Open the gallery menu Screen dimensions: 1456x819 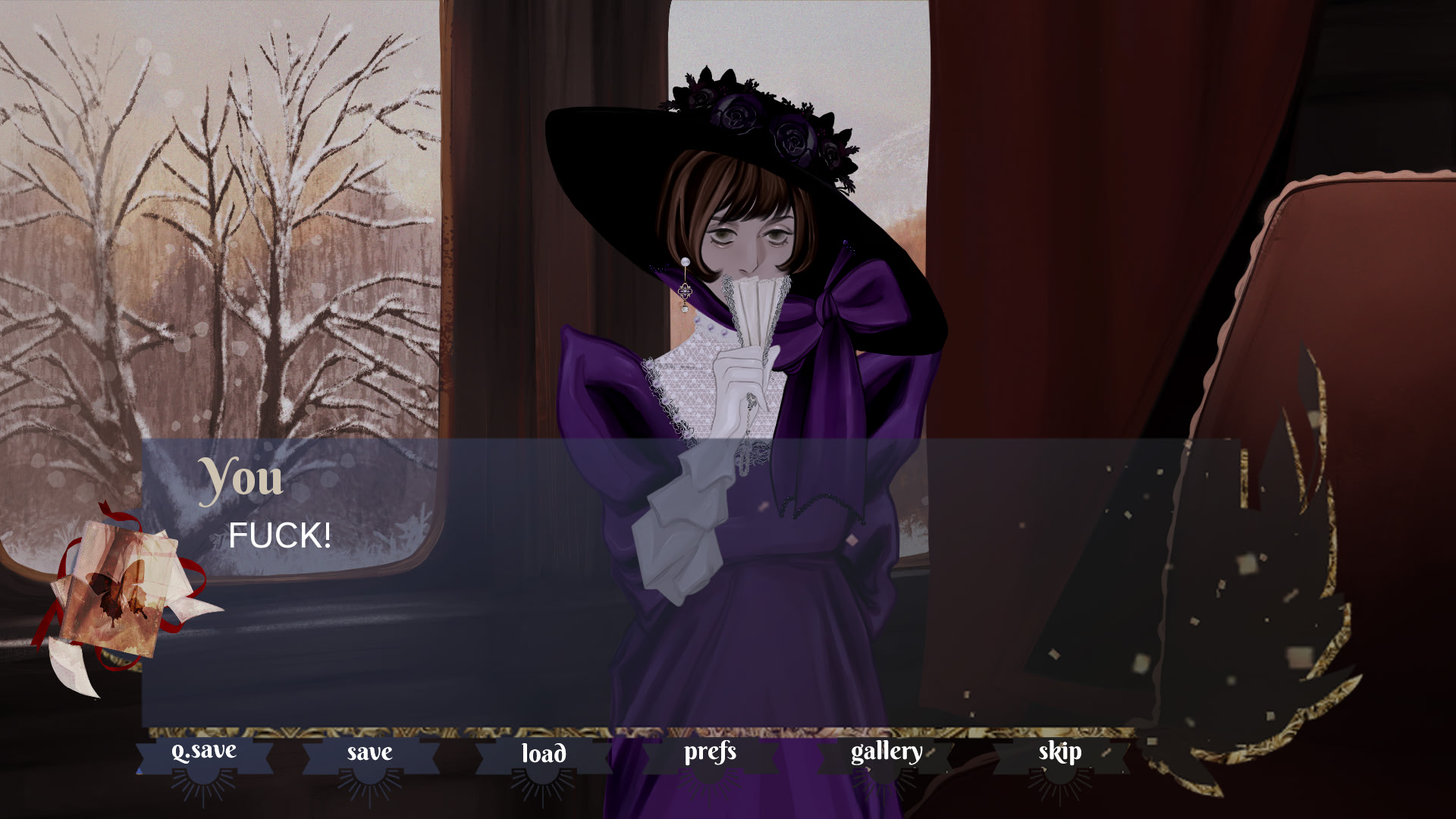click(886, 753)
